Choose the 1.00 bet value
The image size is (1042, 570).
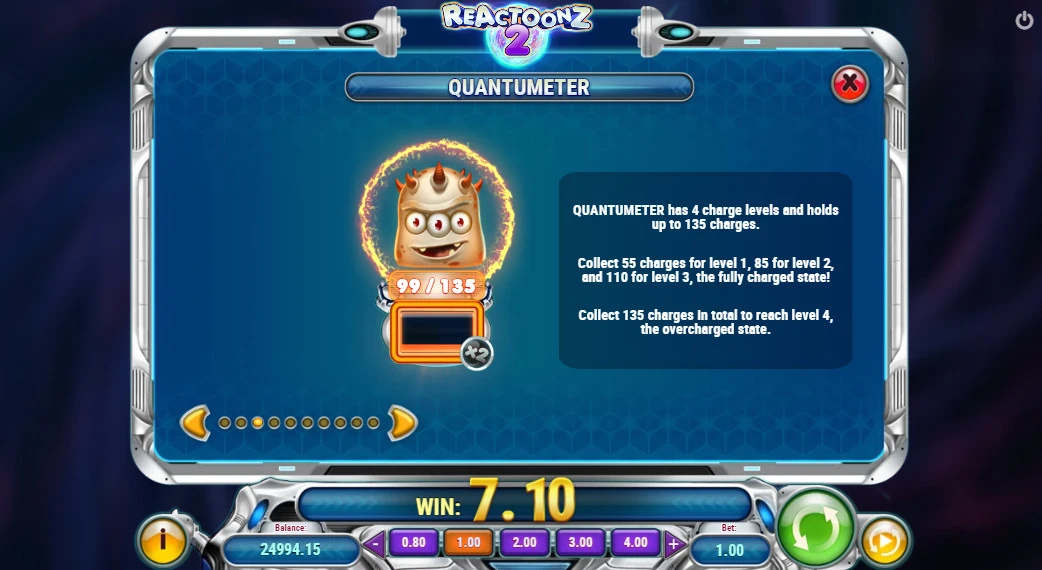[468, 543]
